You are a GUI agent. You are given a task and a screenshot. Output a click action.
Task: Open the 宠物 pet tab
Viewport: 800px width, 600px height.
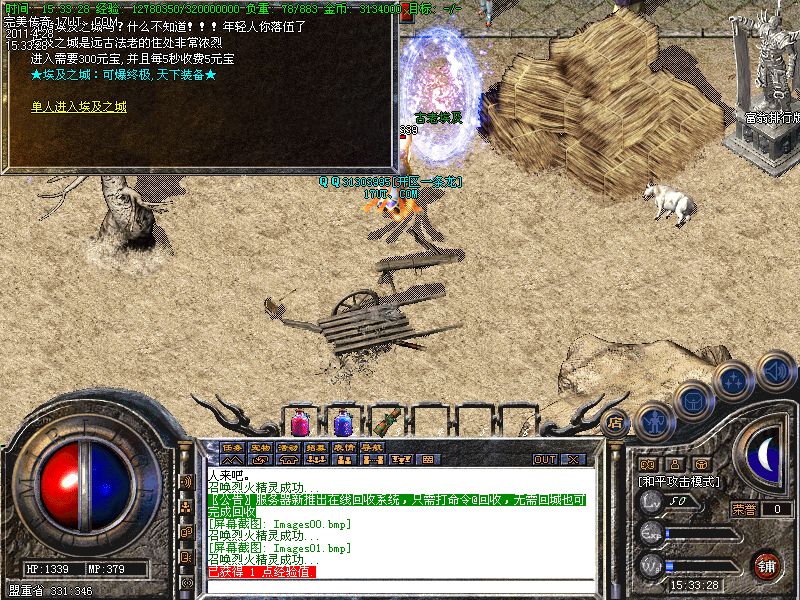pos(261,447)
